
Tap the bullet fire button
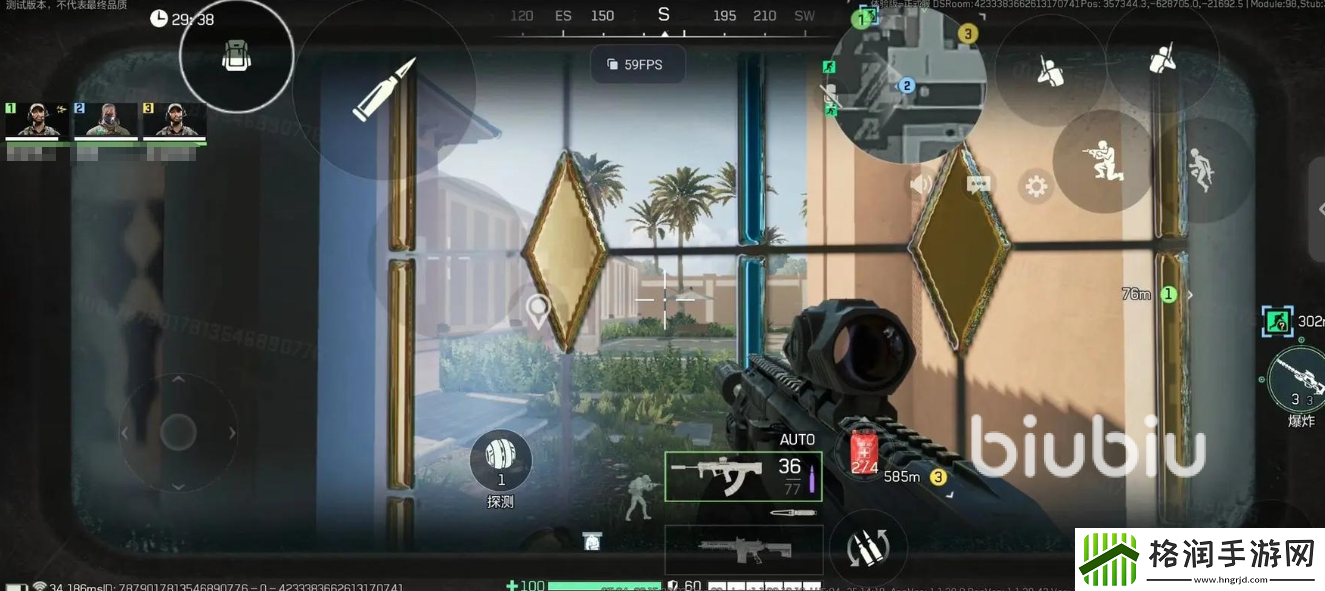[383, 89]
